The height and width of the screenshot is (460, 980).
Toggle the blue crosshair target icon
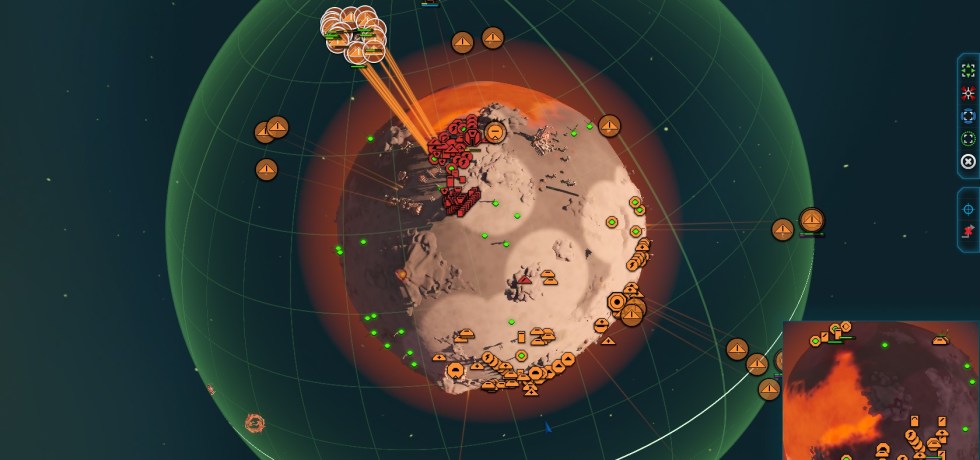[968, 209]
